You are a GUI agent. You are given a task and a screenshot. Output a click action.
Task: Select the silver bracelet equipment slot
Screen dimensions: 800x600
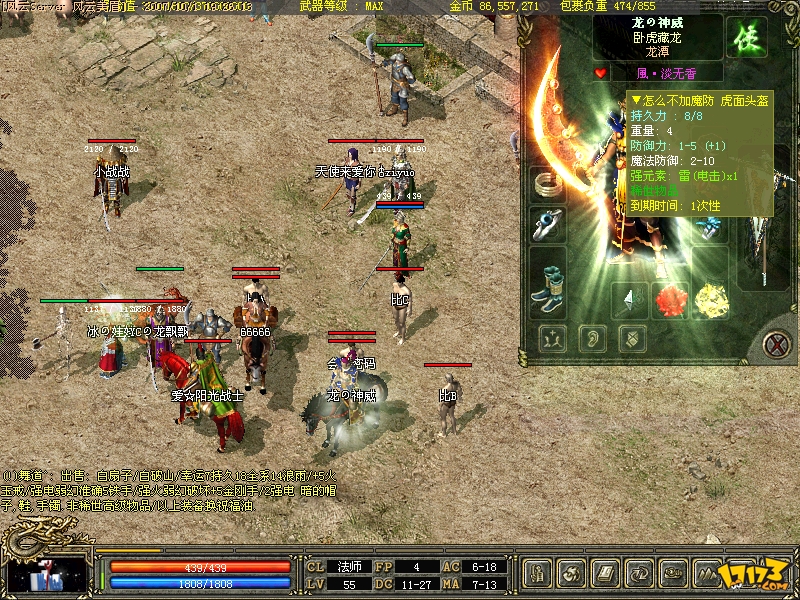(x=547, y=185)
